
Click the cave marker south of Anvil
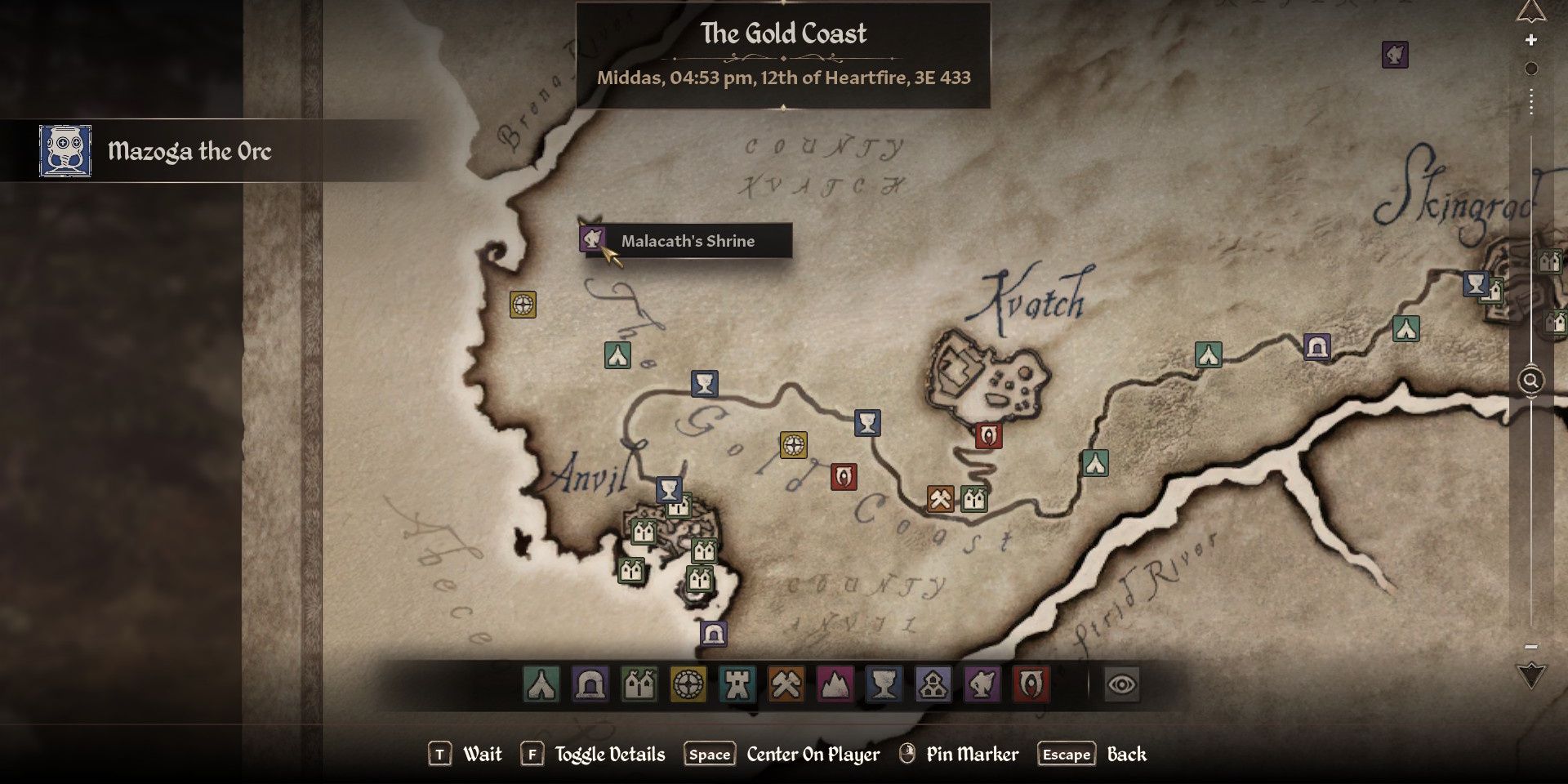pos(713,634)
